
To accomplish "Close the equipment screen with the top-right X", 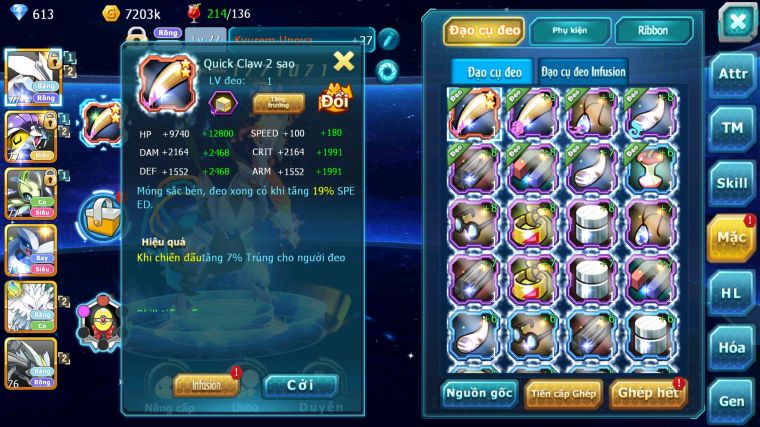I will (737, 22).
